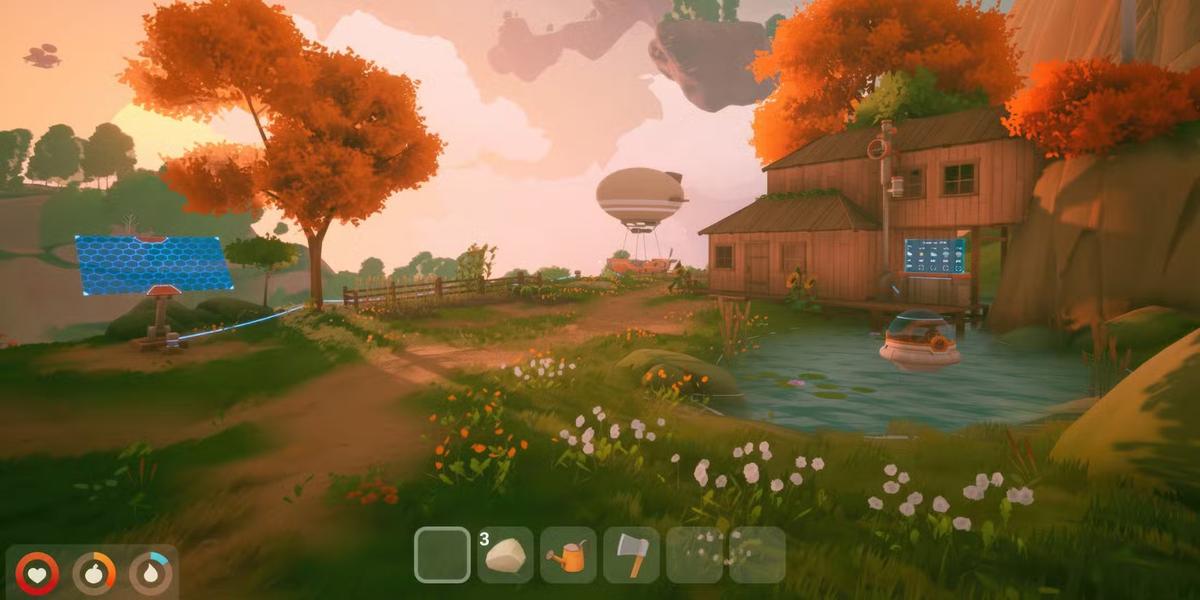Image resolution: width=1200 pixels, height=600 pixels.
Task: Click the highlighted empty hotbar slot
Action: click(442, 555)
